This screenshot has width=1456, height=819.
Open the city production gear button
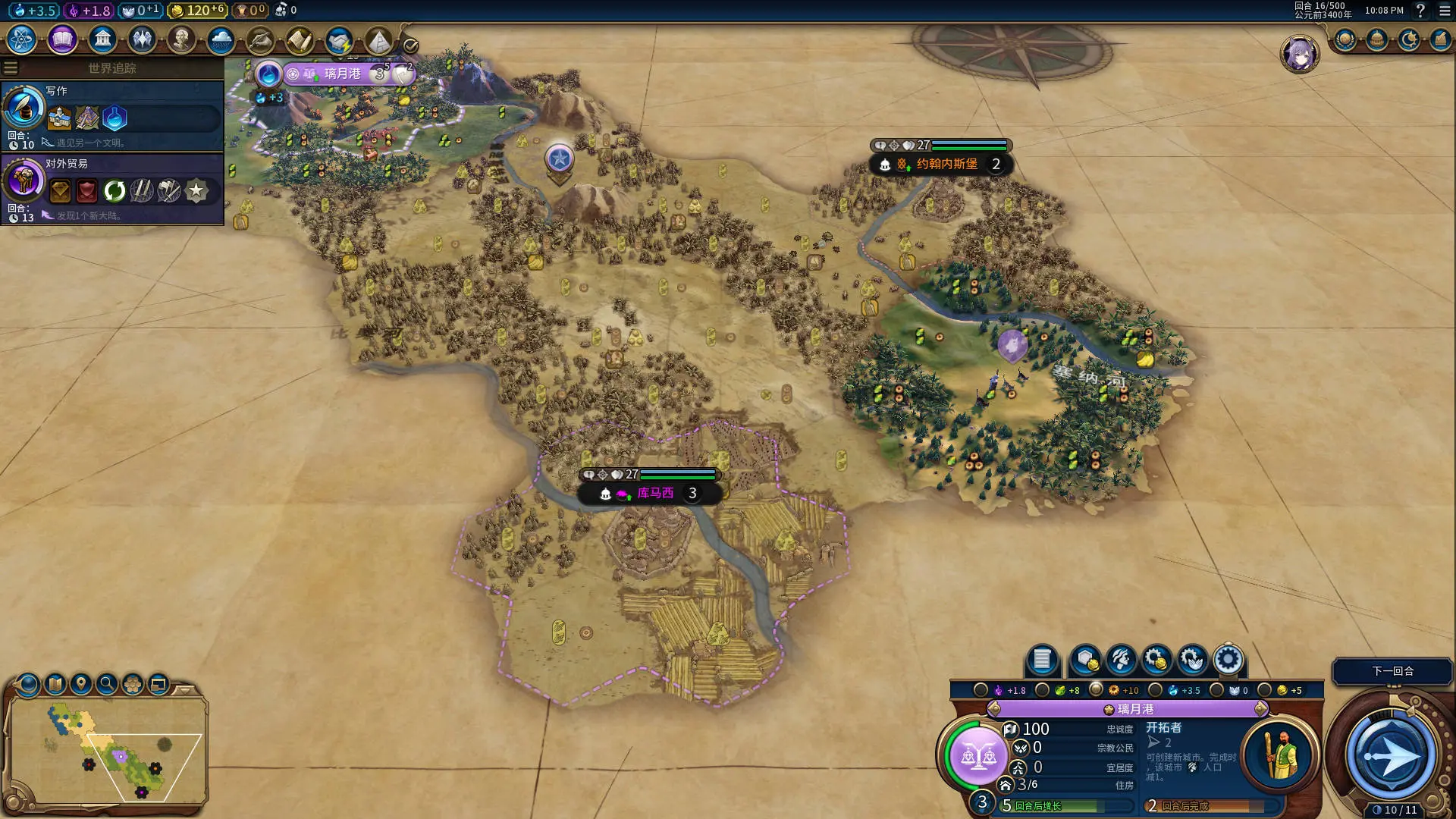(1228, 660)
